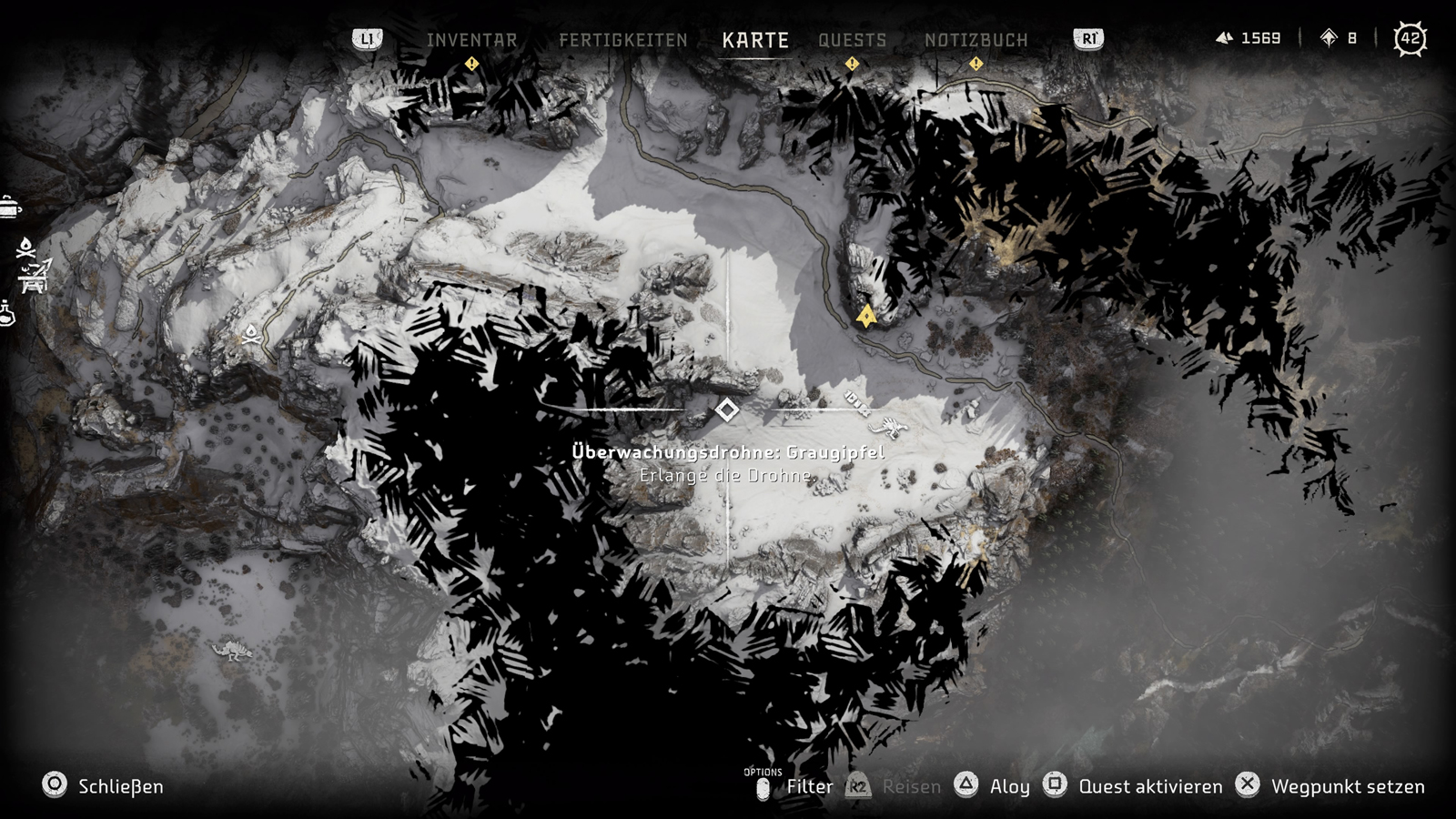Switch to the Inventar tab

pos(471,40)
